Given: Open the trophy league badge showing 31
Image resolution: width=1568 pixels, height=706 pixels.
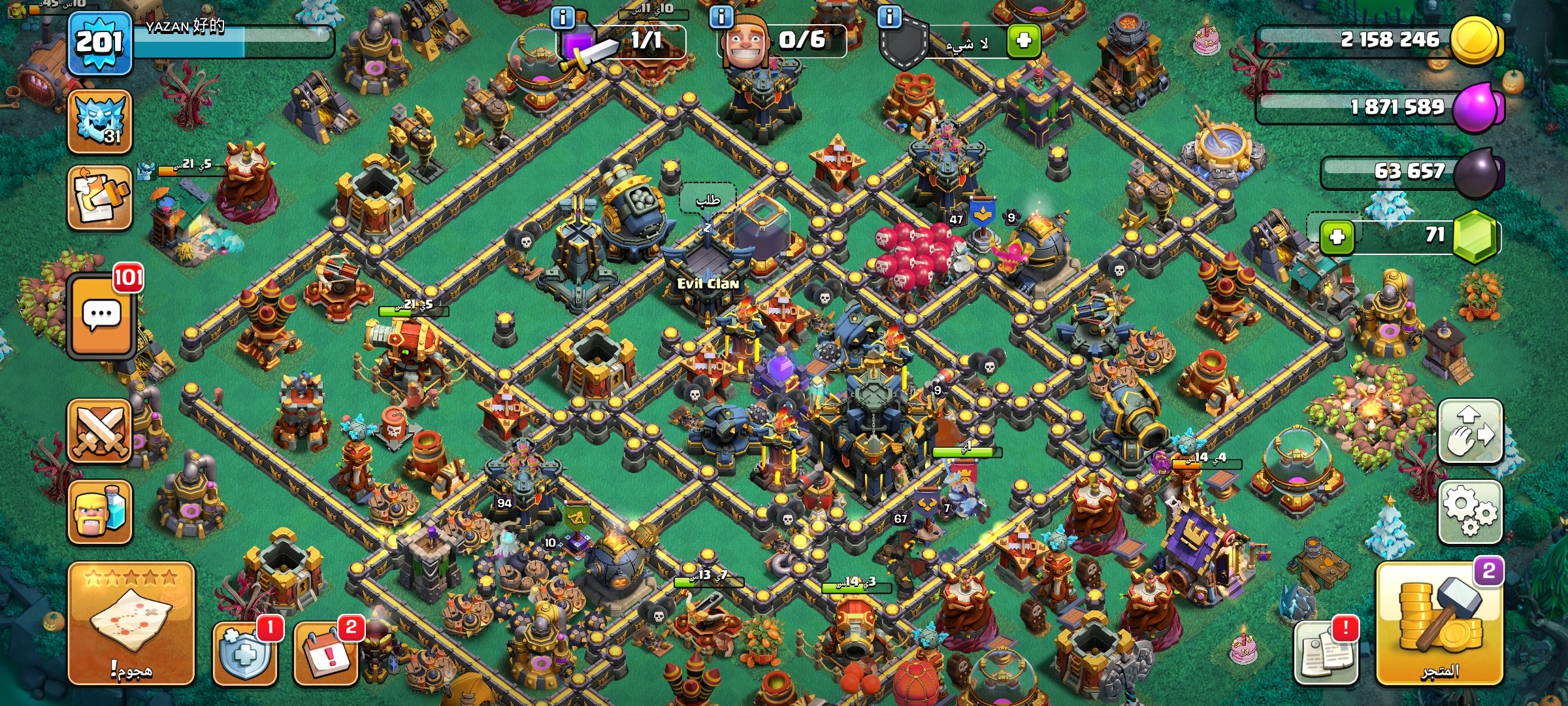Looking at the screenshot, I should (x=100, y=122).
